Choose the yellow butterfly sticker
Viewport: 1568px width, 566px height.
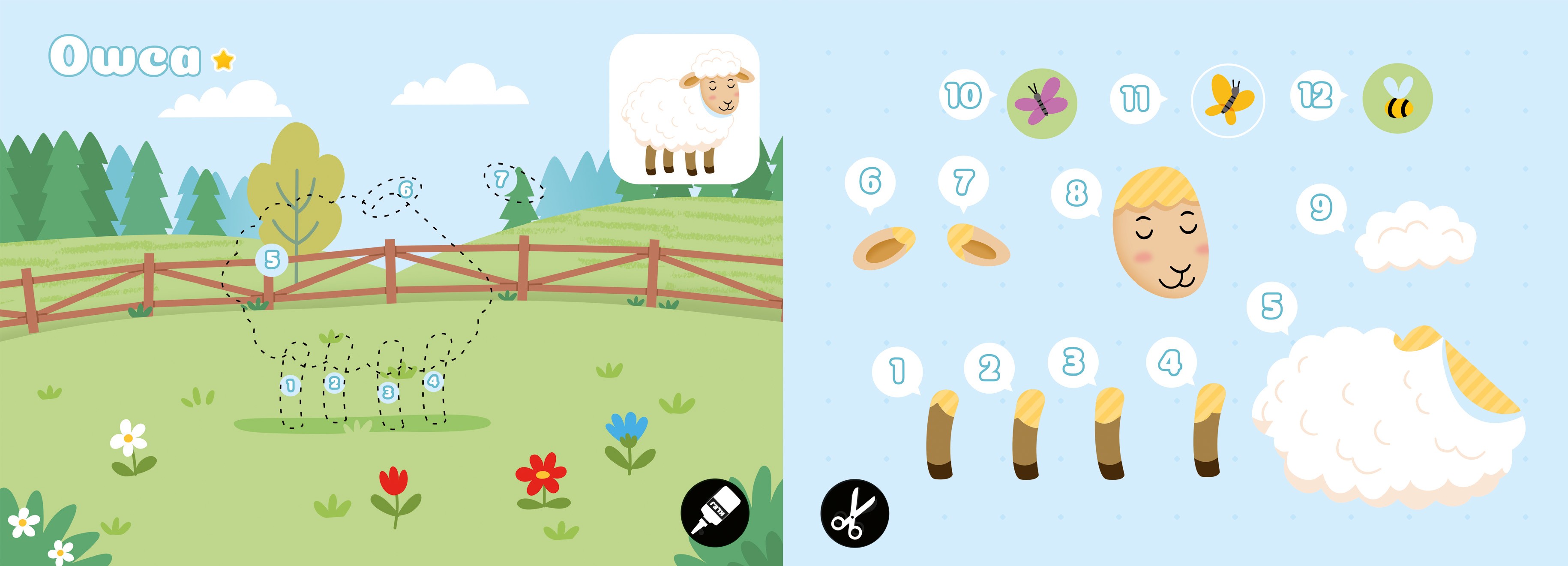tap(1228, 100)
